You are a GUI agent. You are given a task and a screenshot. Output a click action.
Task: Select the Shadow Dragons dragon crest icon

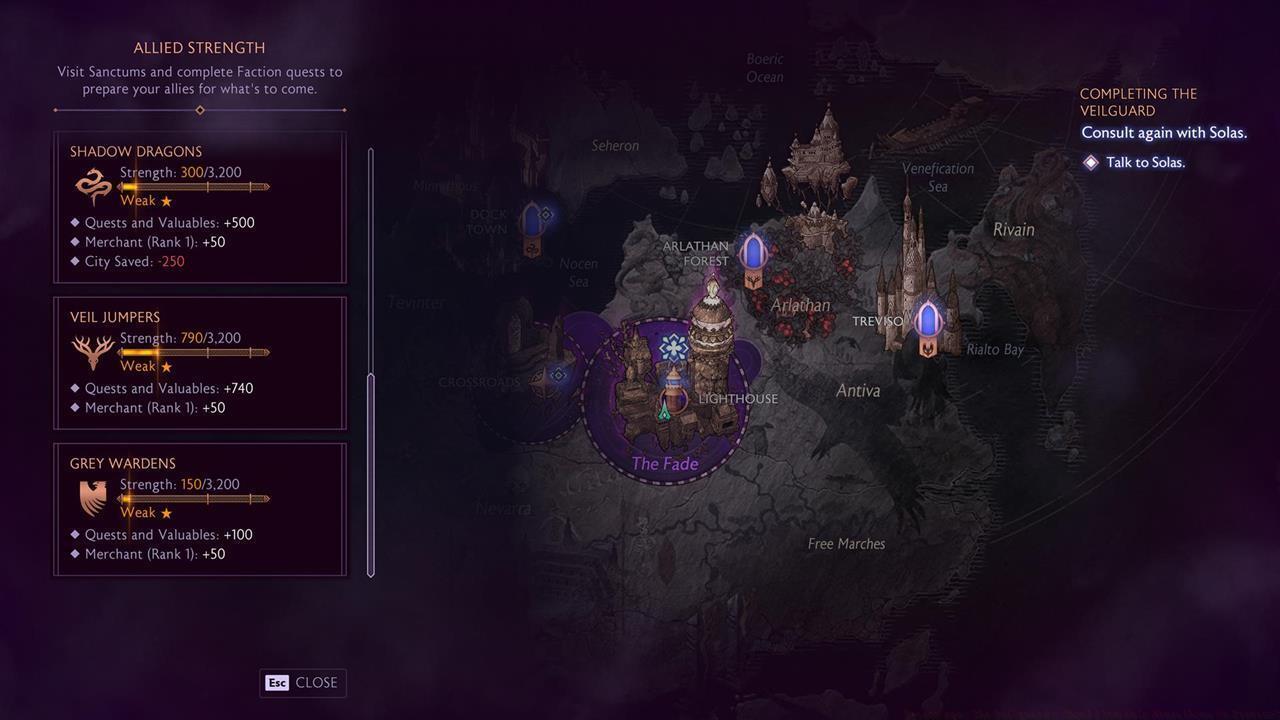point(91,184)
